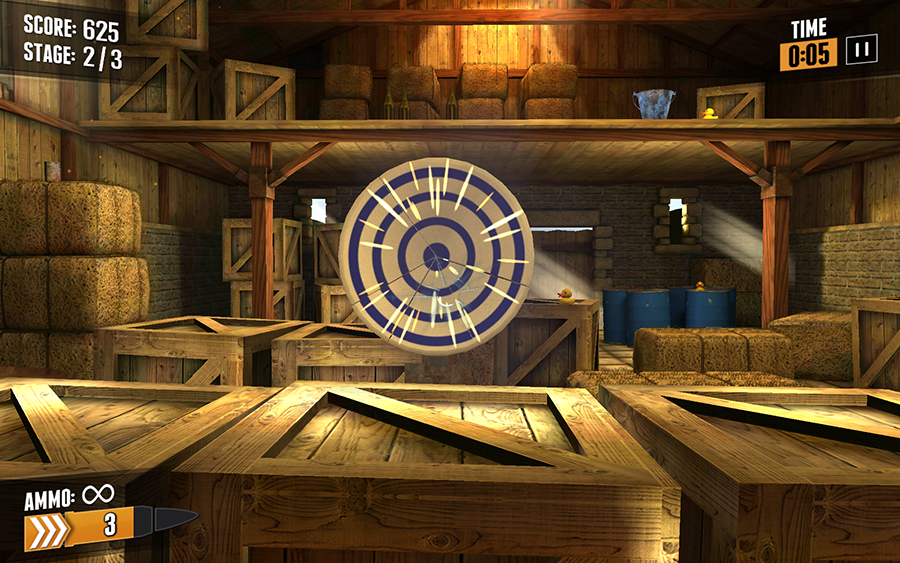Pause the game with the pause button
Image resolution: width=900 pixels, height=563 pixels.
click(x=861, y=50)
